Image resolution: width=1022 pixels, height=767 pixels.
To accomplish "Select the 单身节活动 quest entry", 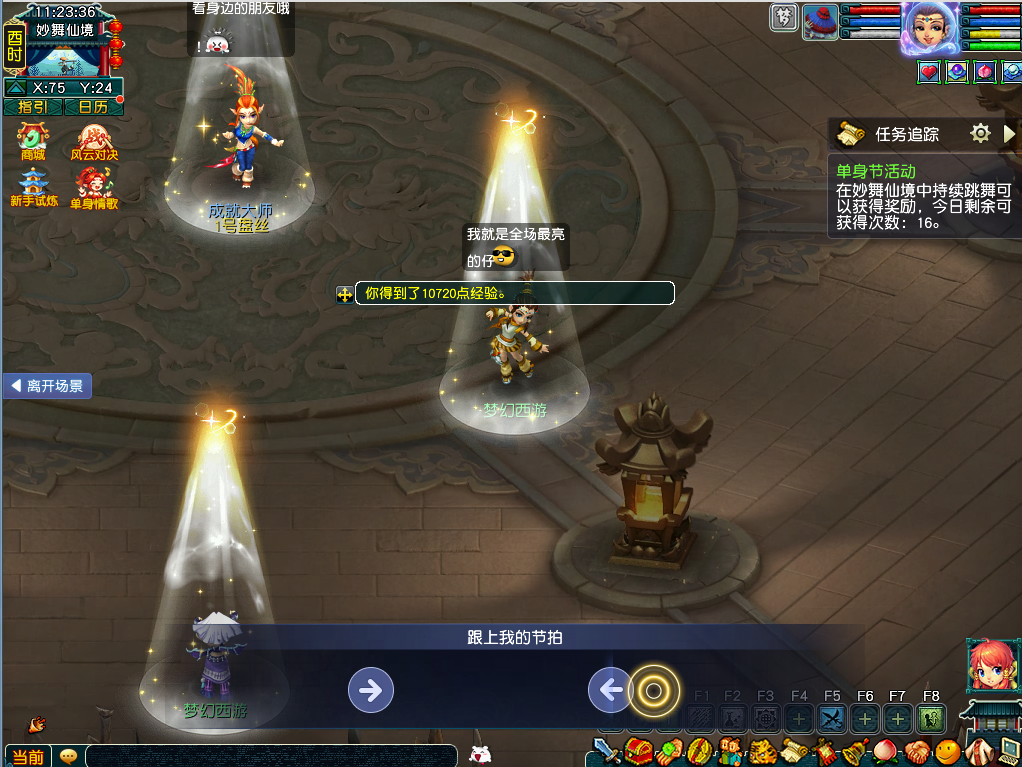I will point(876,171).
